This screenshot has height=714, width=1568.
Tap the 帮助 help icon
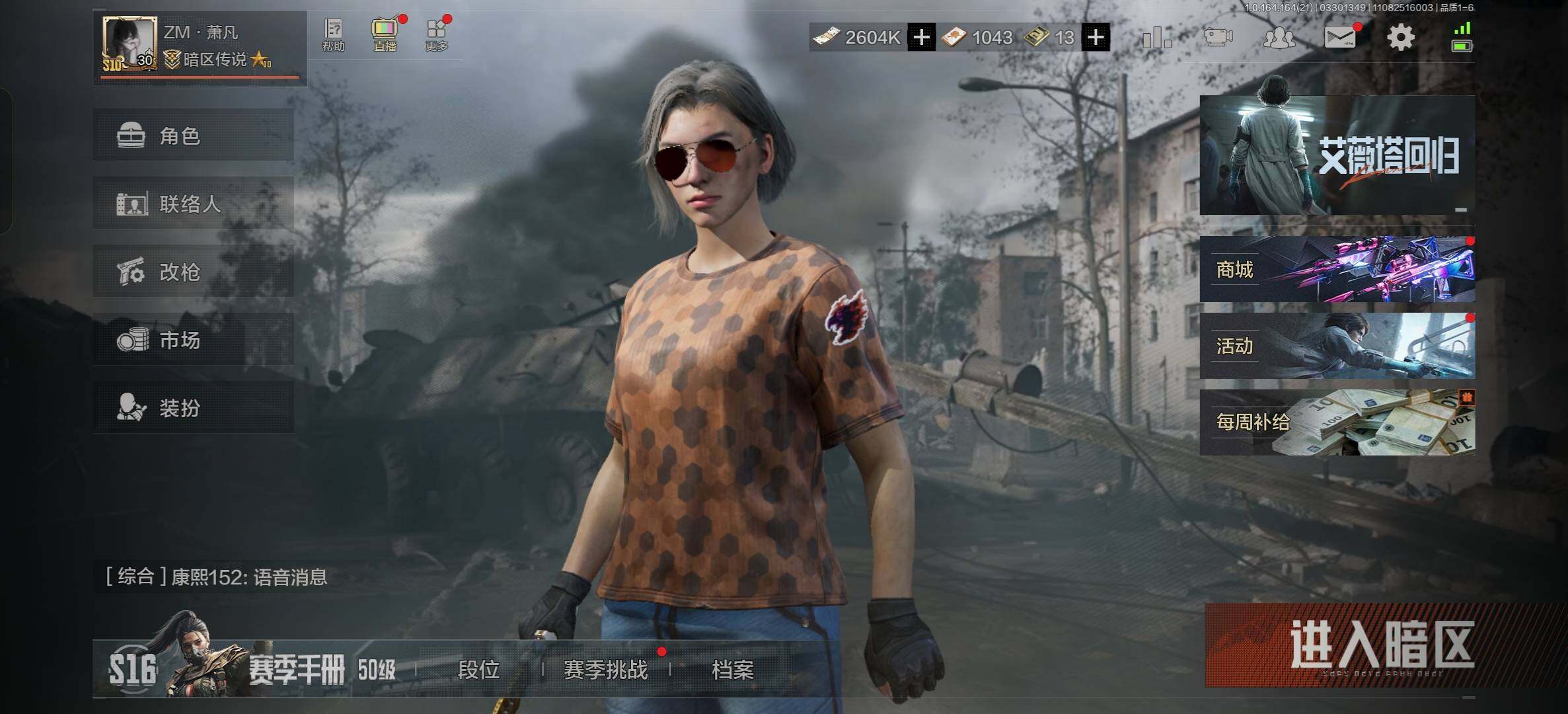point(334,35)
